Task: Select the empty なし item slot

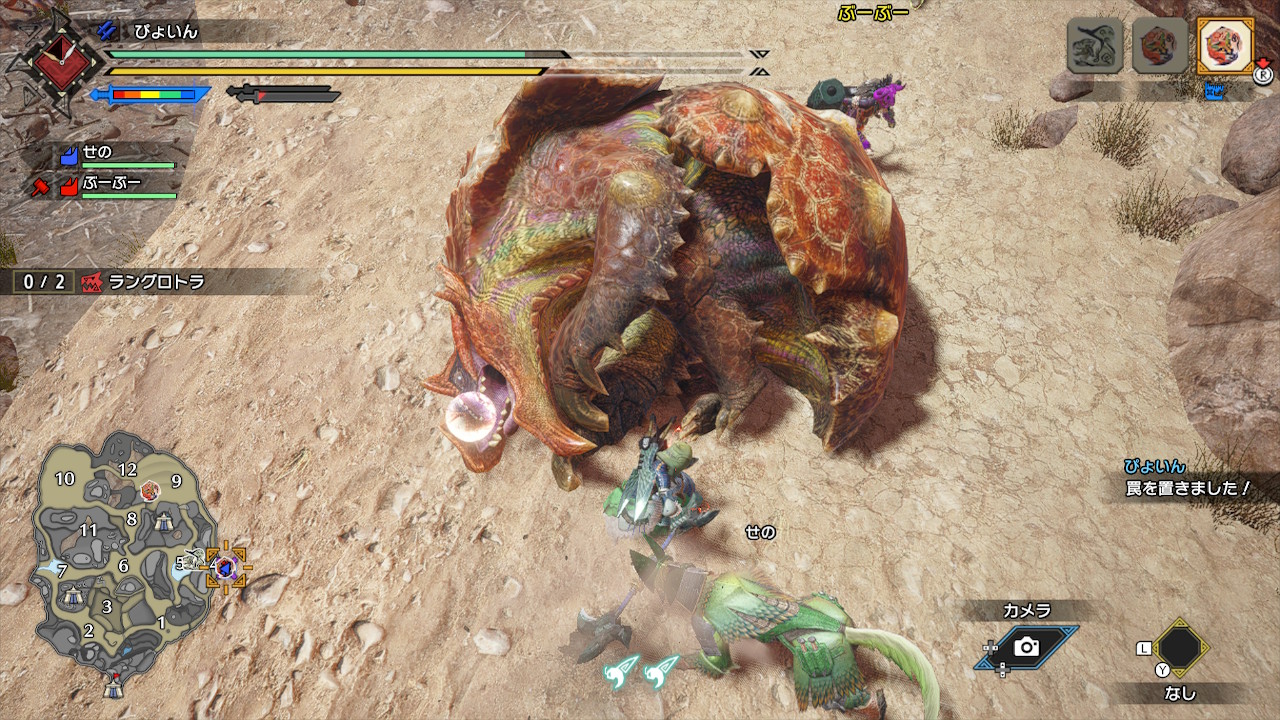Action: [x=1180, y=648]
